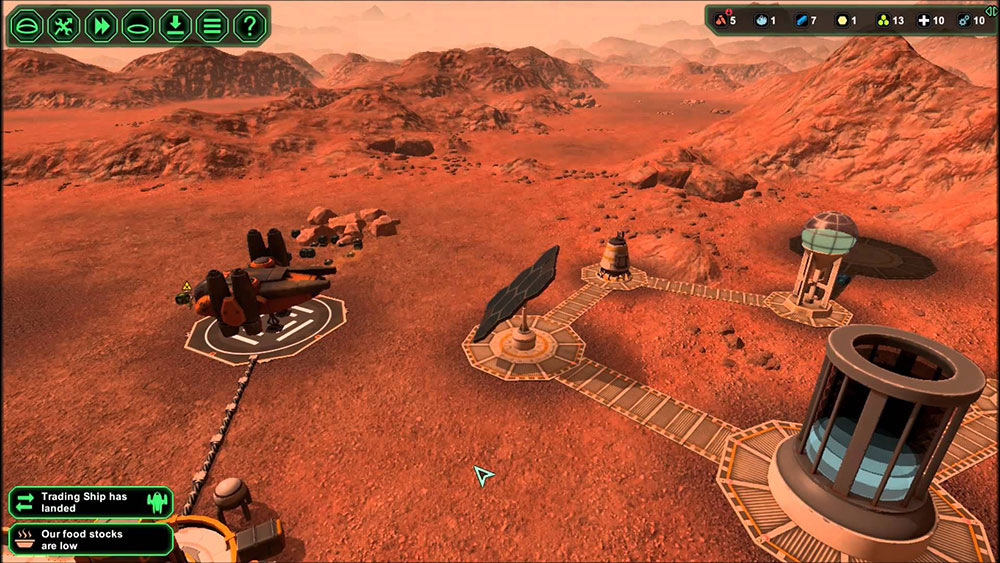Viewport: 1000px width, 563px height.
Task: Activate the fast-forward speed button
Action: [101, 26]
